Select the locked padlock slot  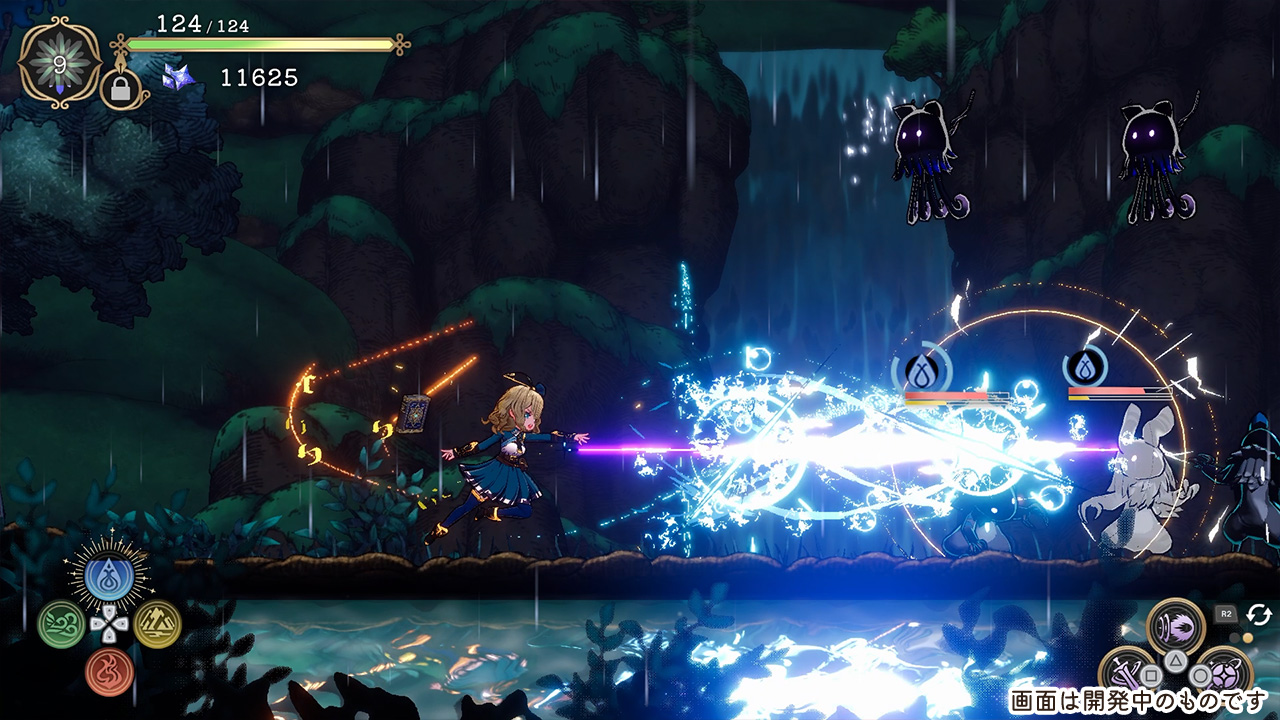118,90
